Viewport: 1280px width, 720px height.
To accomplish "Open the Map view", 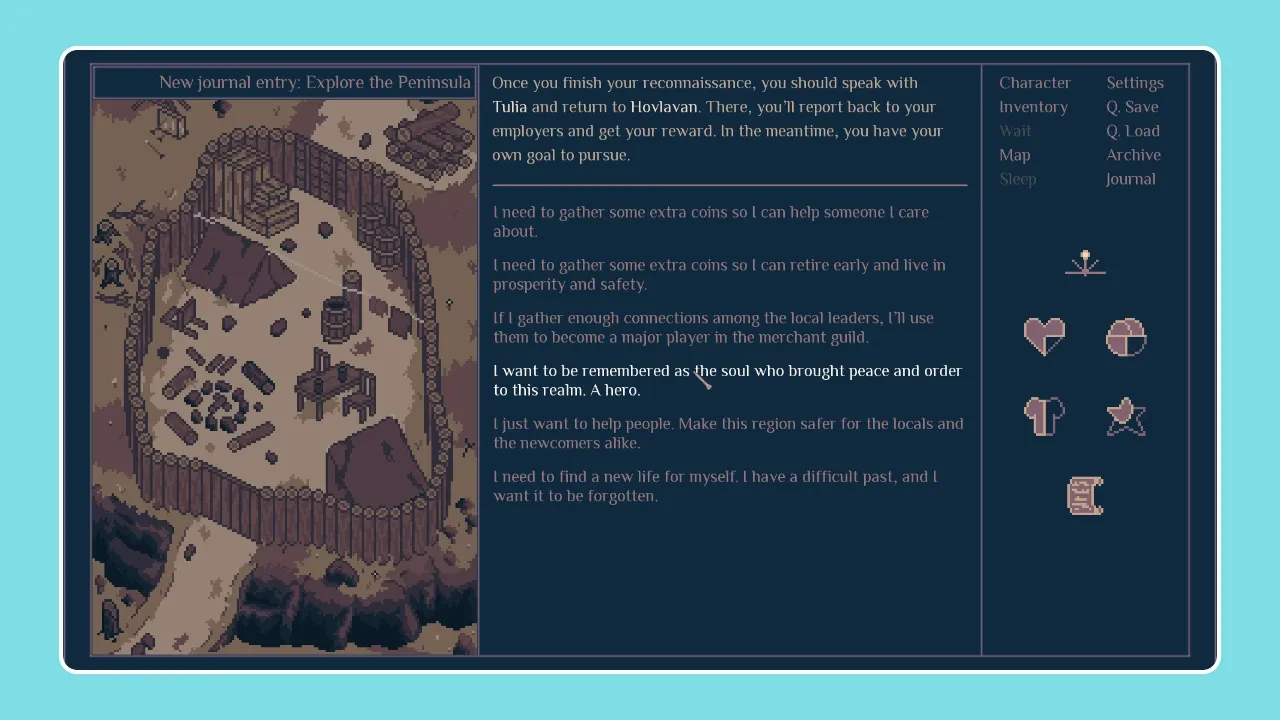I will (x=1014, y=154).
